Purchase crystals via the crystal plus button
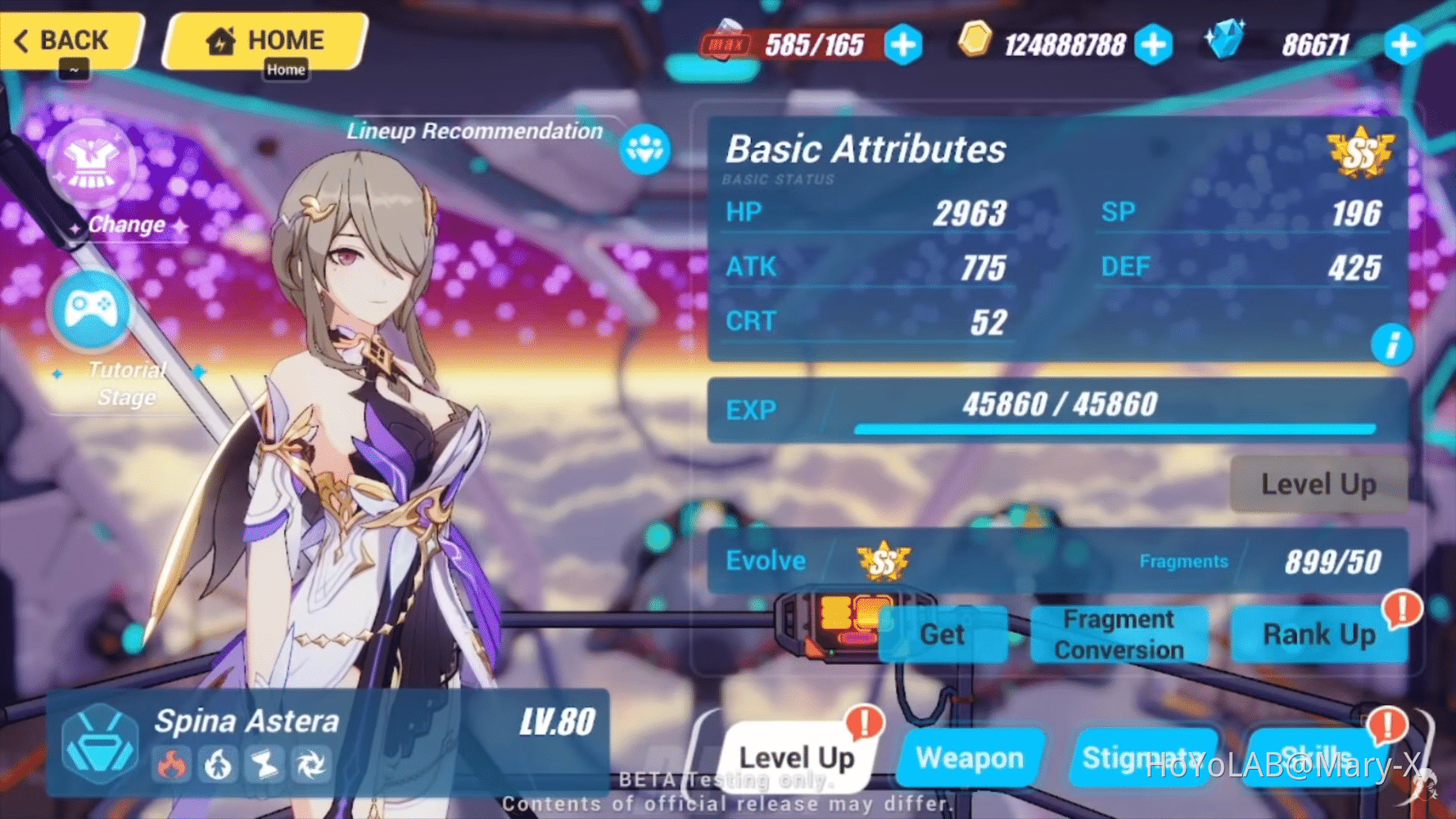 (1404, 47)
